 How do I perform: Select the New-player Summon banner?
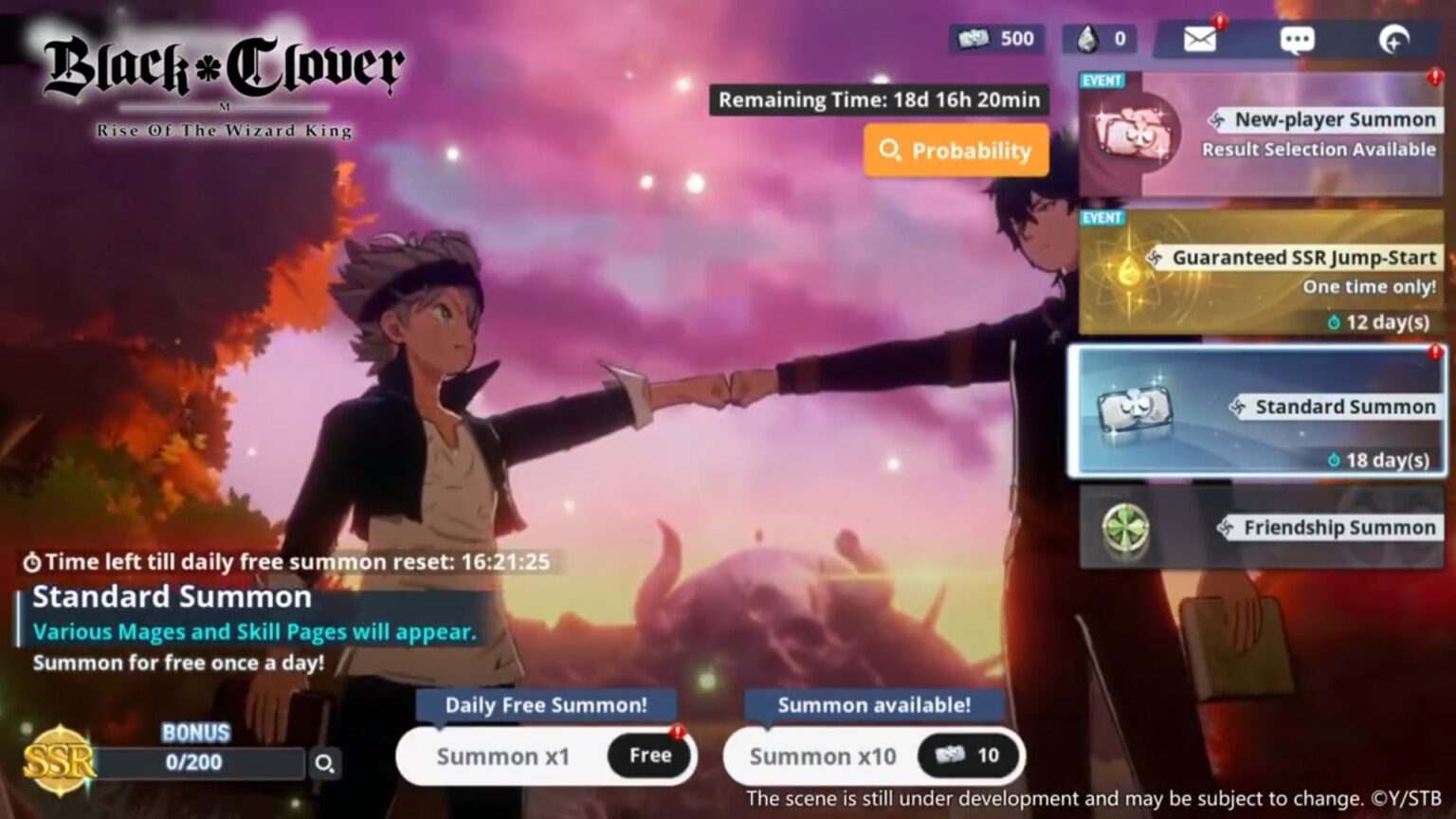[x=1261, y=133]
